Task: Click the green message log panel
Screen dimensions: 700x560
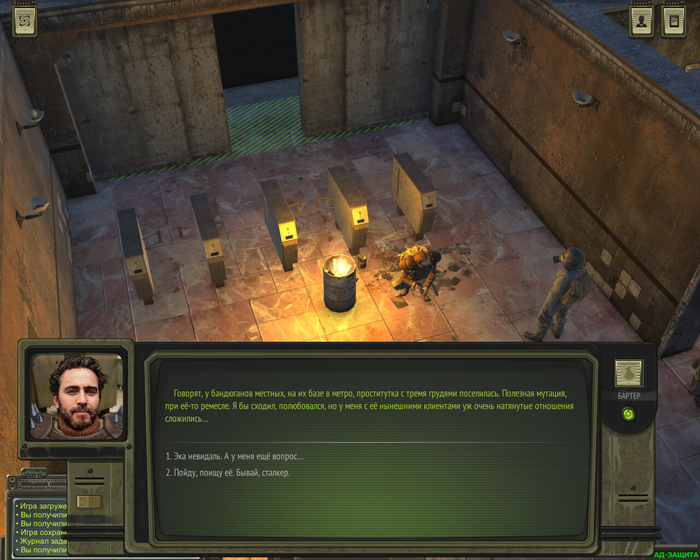Action: click(x=40, y=527)
